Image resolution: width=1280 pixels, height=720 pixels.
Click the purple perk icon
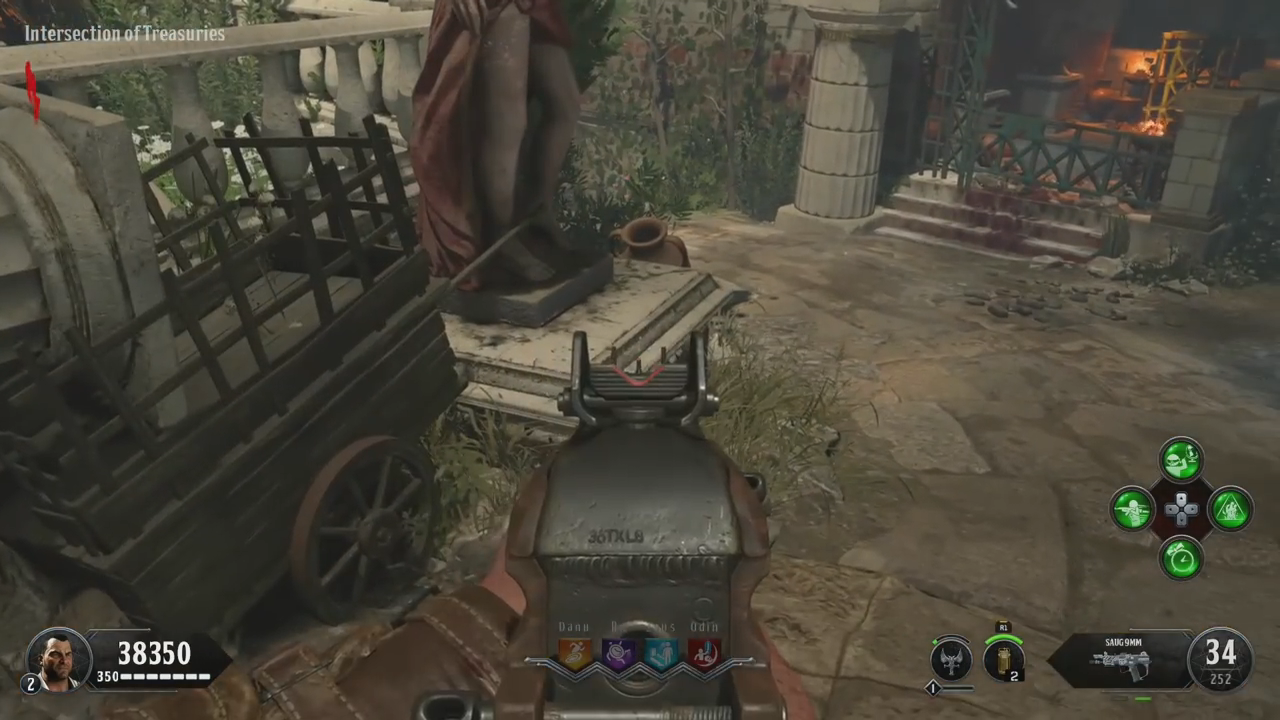(618, 653)
